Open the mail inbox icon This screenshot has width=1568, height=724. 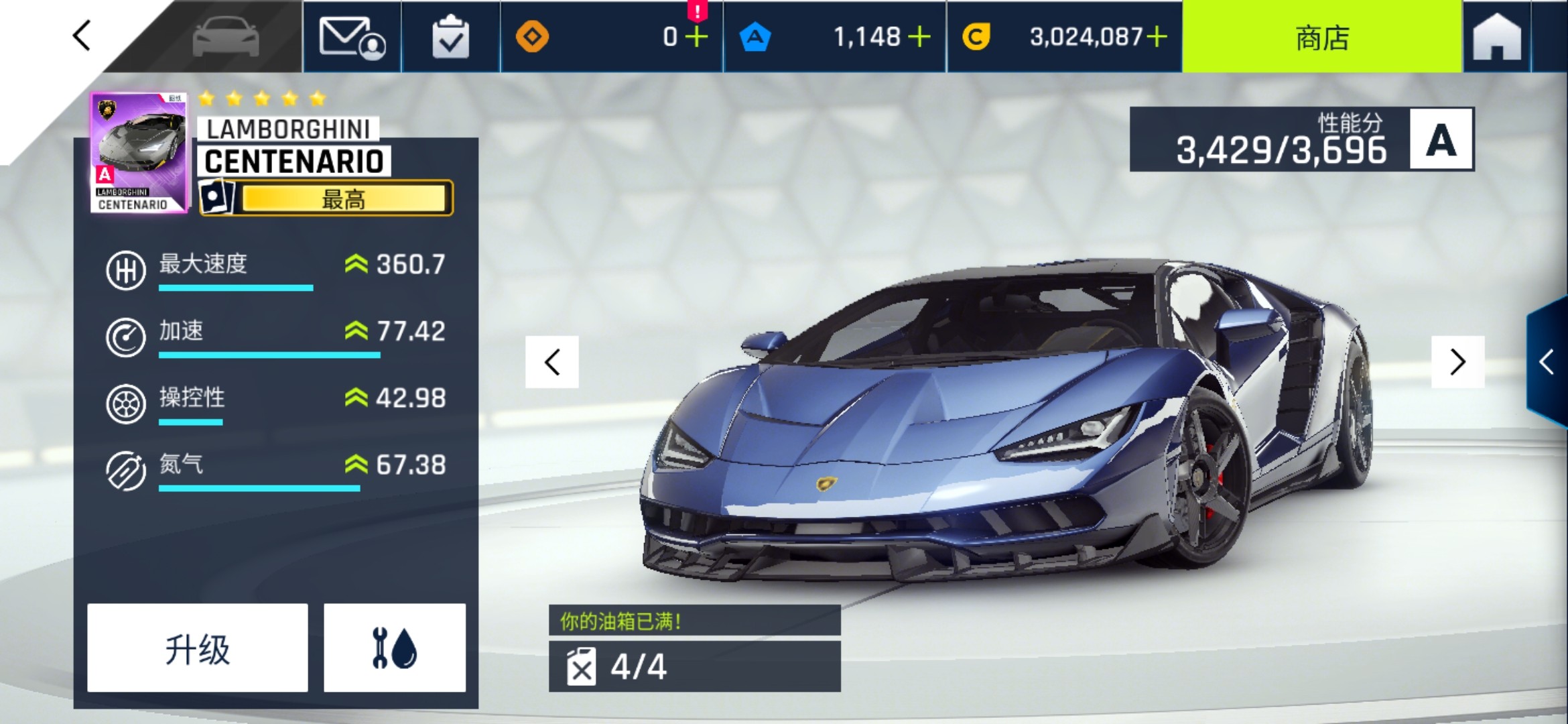click(353, 38)
